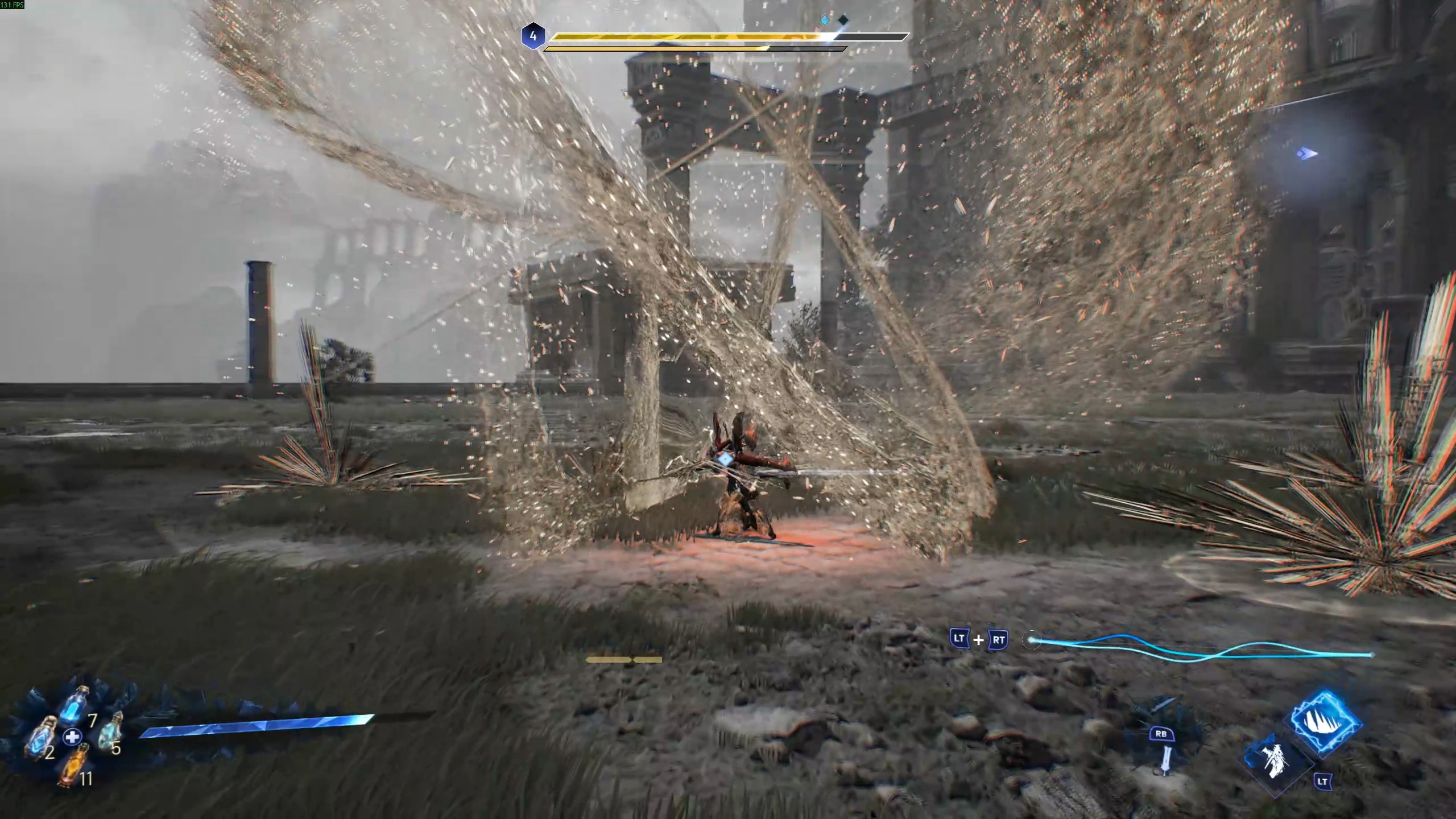Click the RT button prompt icon

(999, 640)
